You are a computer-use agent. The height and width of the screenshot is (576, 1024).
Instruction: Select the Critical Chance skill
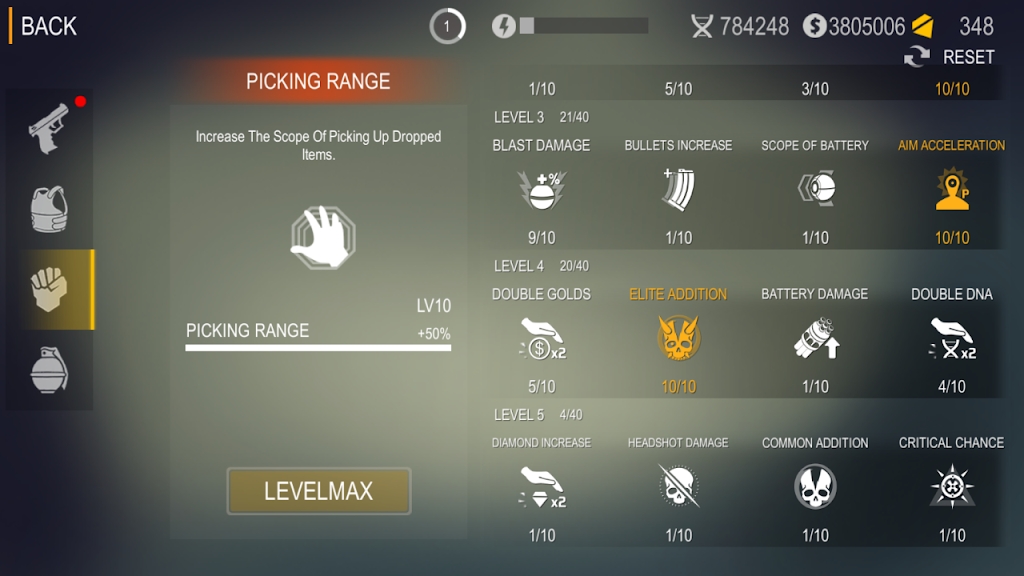coord(952,487)
